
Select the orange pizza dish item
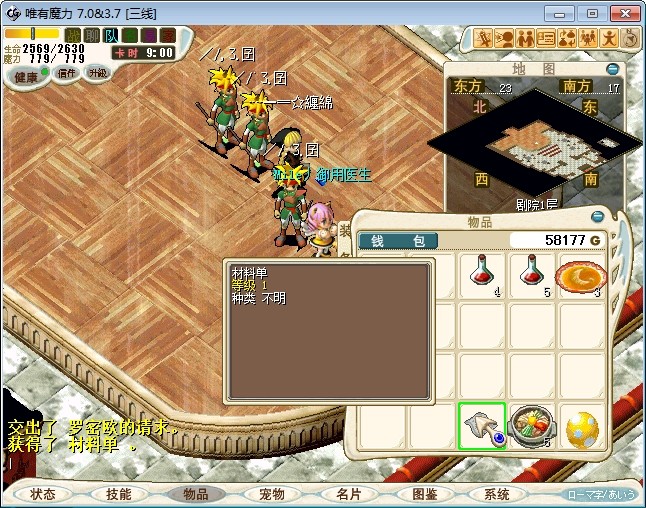coord(582,275)
